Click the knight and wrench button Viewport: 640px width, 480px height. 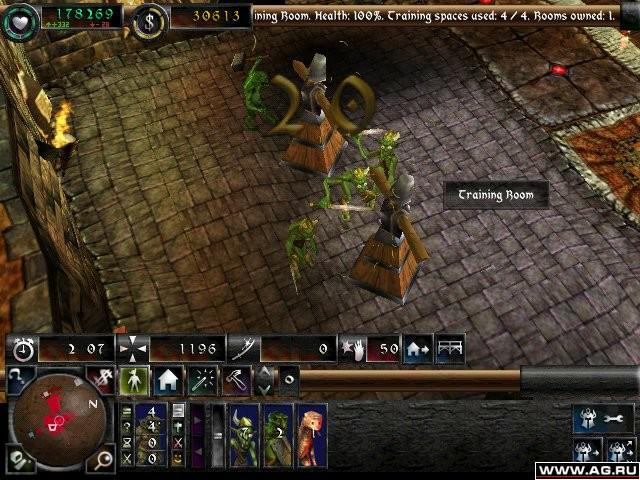point(602,419)
